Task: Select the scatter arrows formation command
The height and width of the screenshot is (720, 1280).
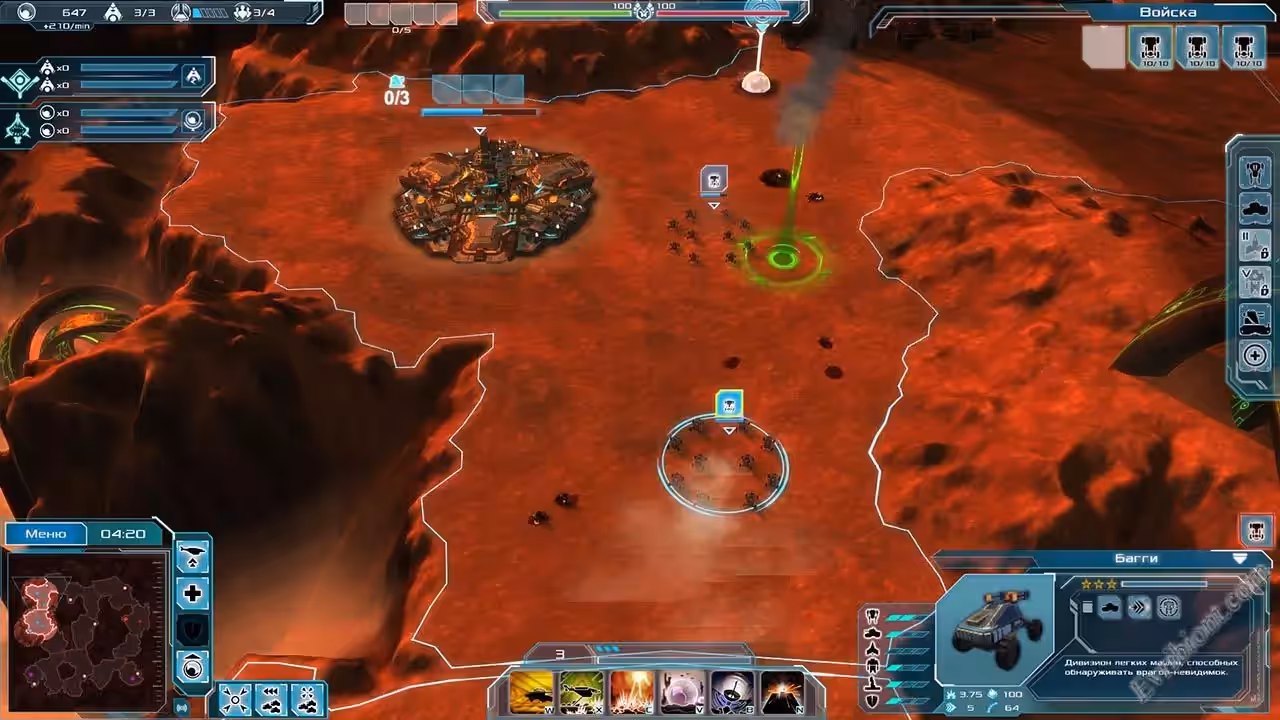Action: pyautogui.click(x=235, y=700)
